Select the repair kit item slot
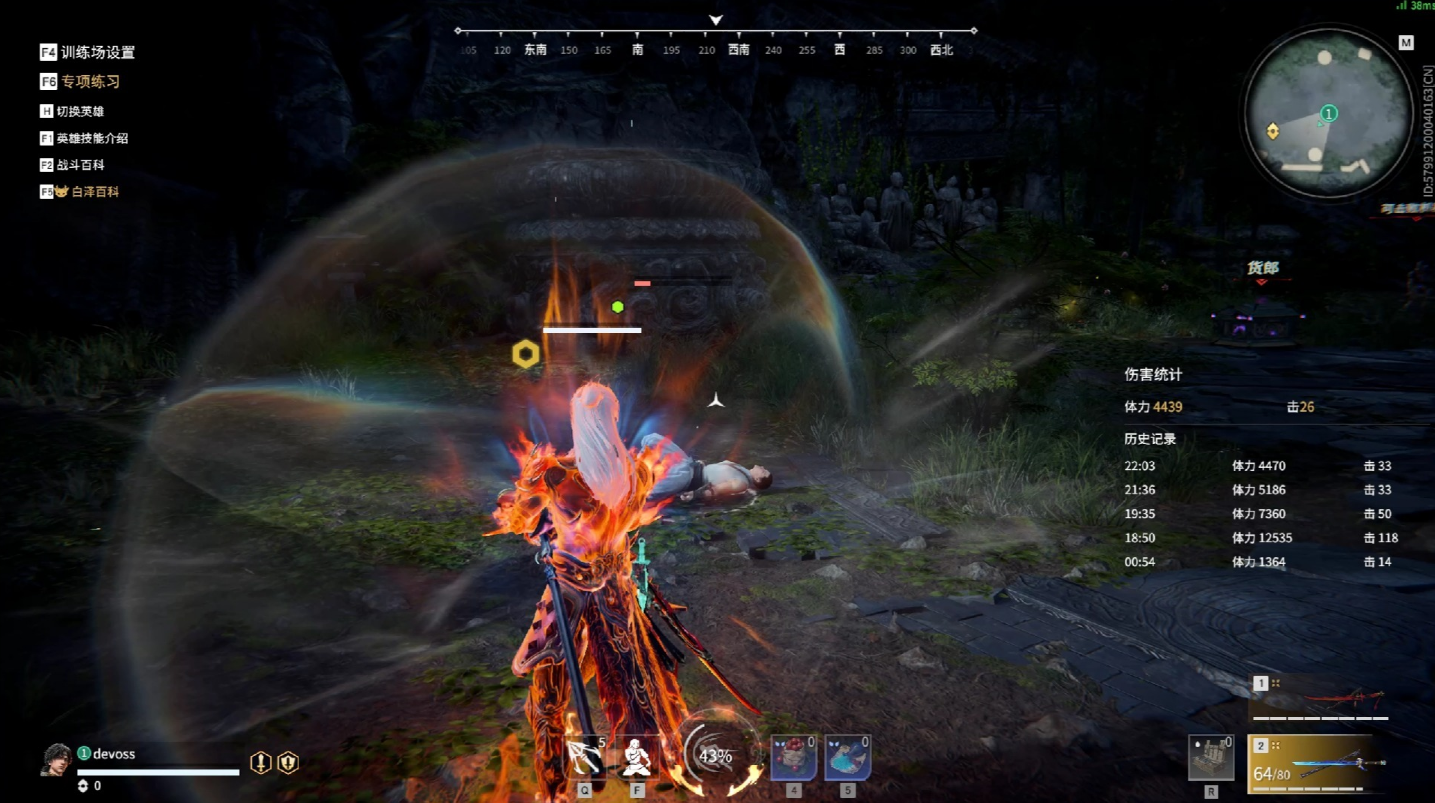 (x=1210, y=759)
